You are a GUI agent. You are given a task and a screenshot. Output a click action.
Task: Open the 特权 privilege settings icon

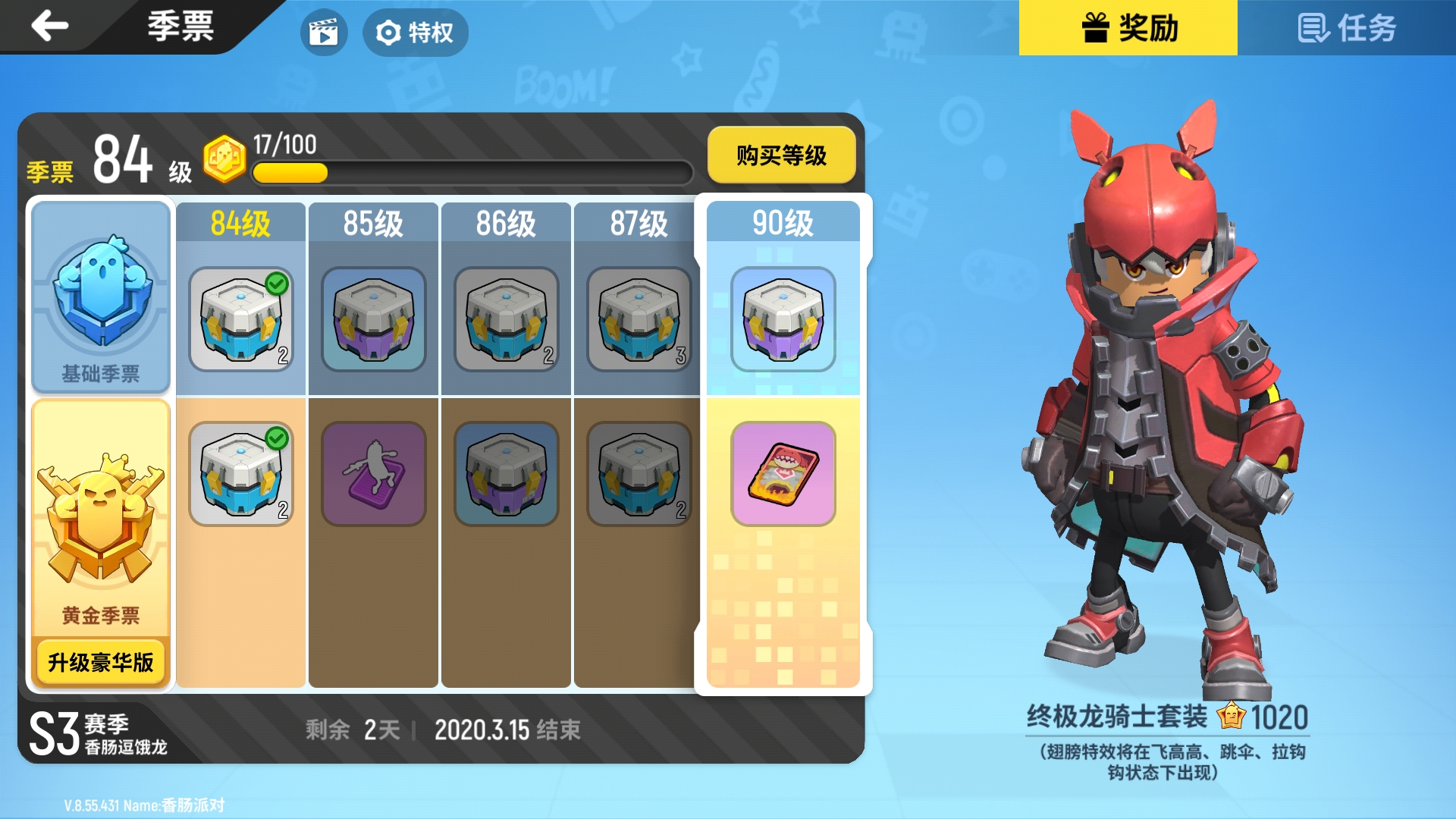416,33
